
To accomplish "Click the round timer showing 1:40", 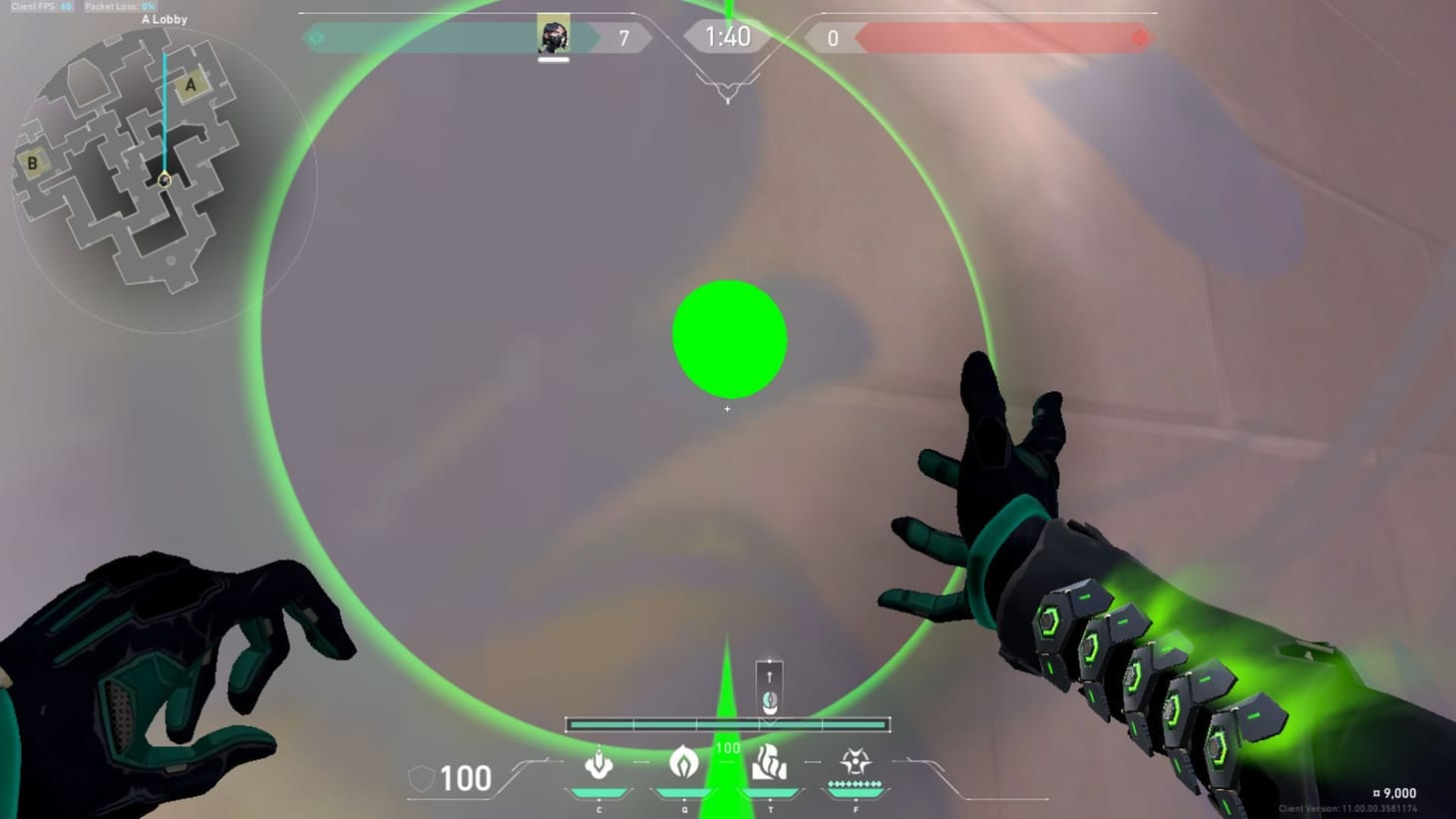I will [x=727, y=37].
